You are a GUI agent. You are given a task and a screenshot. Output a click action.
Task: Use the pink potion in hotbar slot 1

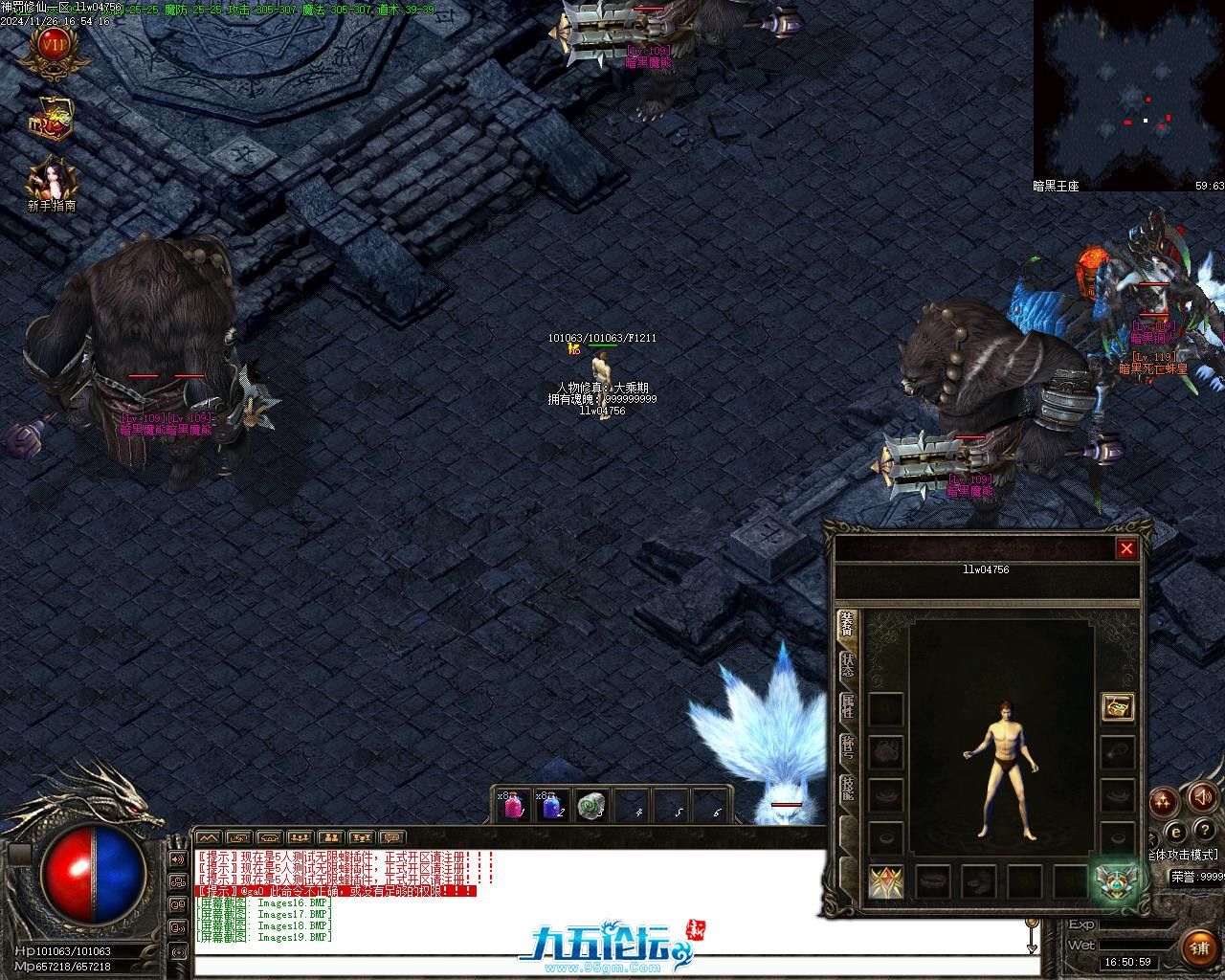pyautogui.click(x=512, y=806)
